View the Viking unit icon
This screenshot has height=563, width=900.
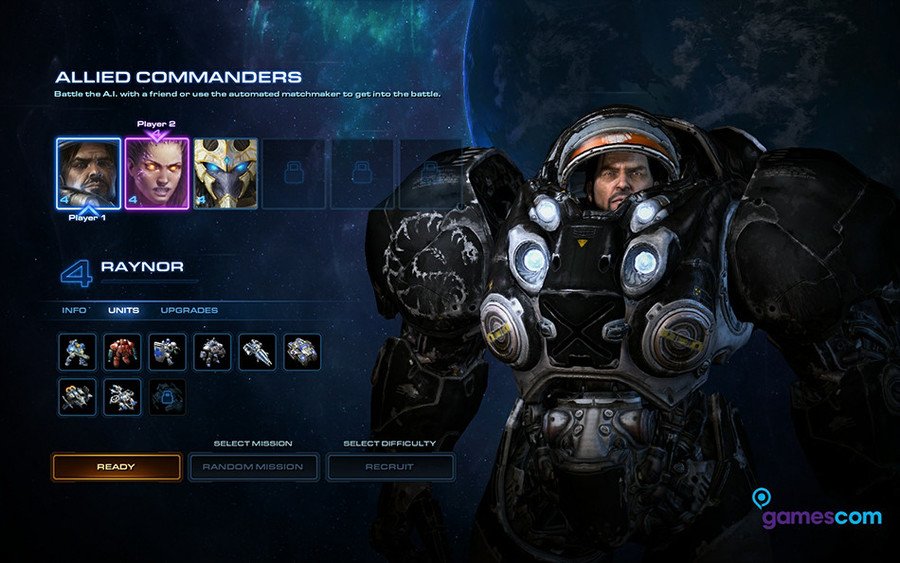[77, 397]
